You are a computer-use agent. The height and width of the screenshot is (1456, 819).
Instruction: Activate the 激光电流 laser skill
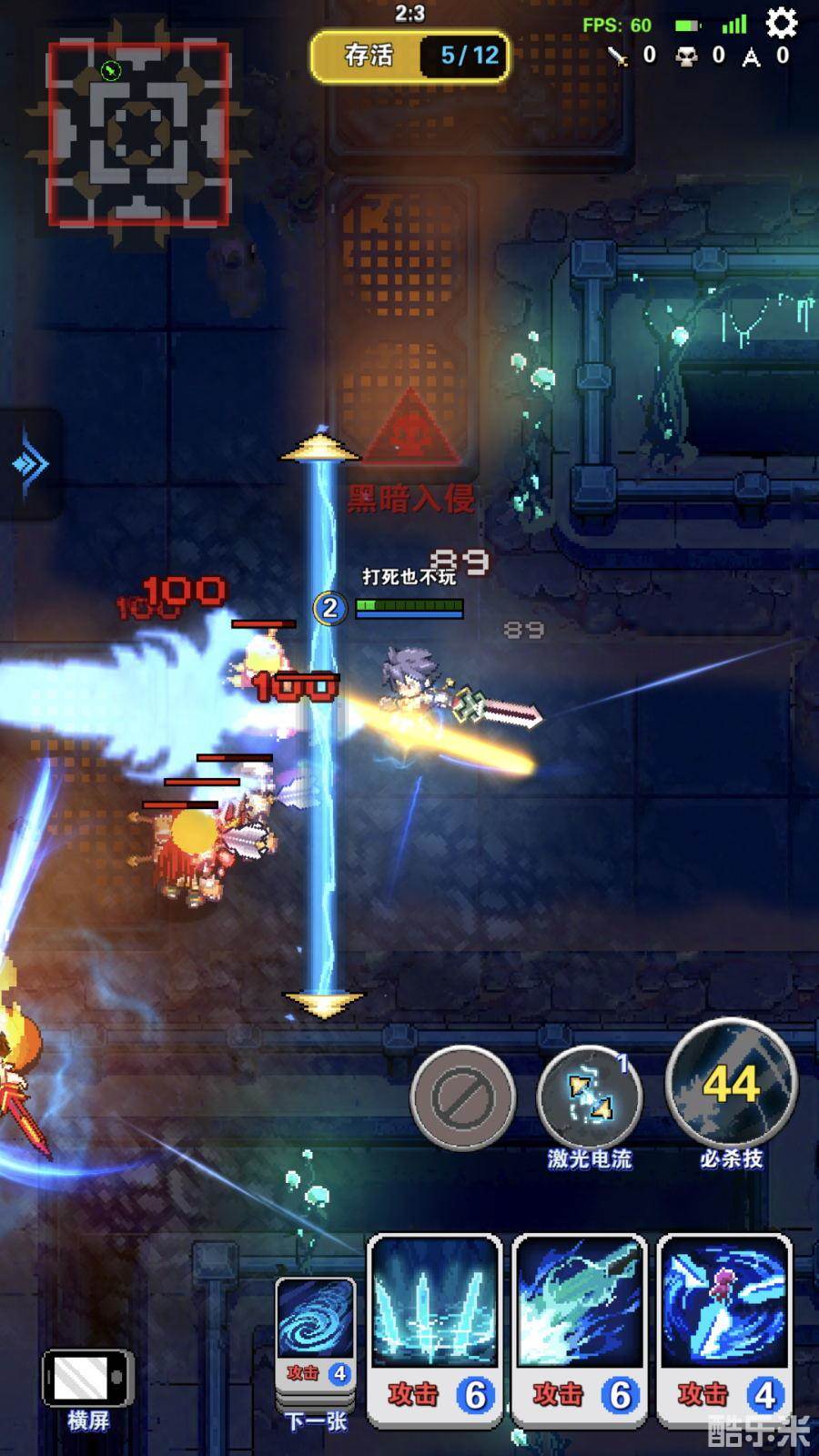click(589, 1097)
